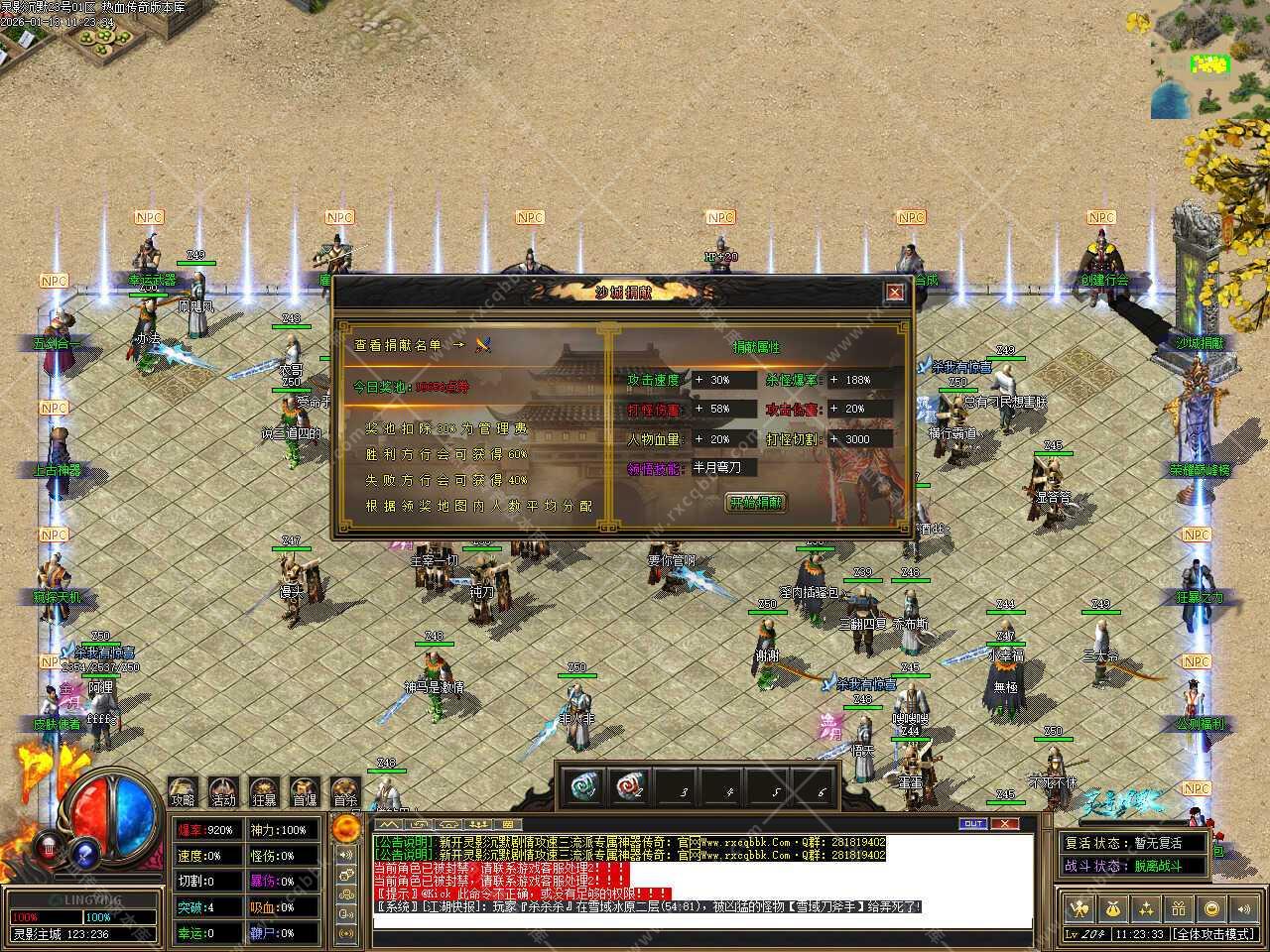Open the 首爆 first-drop menu
Viewport: 1270px width, 952px height.
point(305,791)
